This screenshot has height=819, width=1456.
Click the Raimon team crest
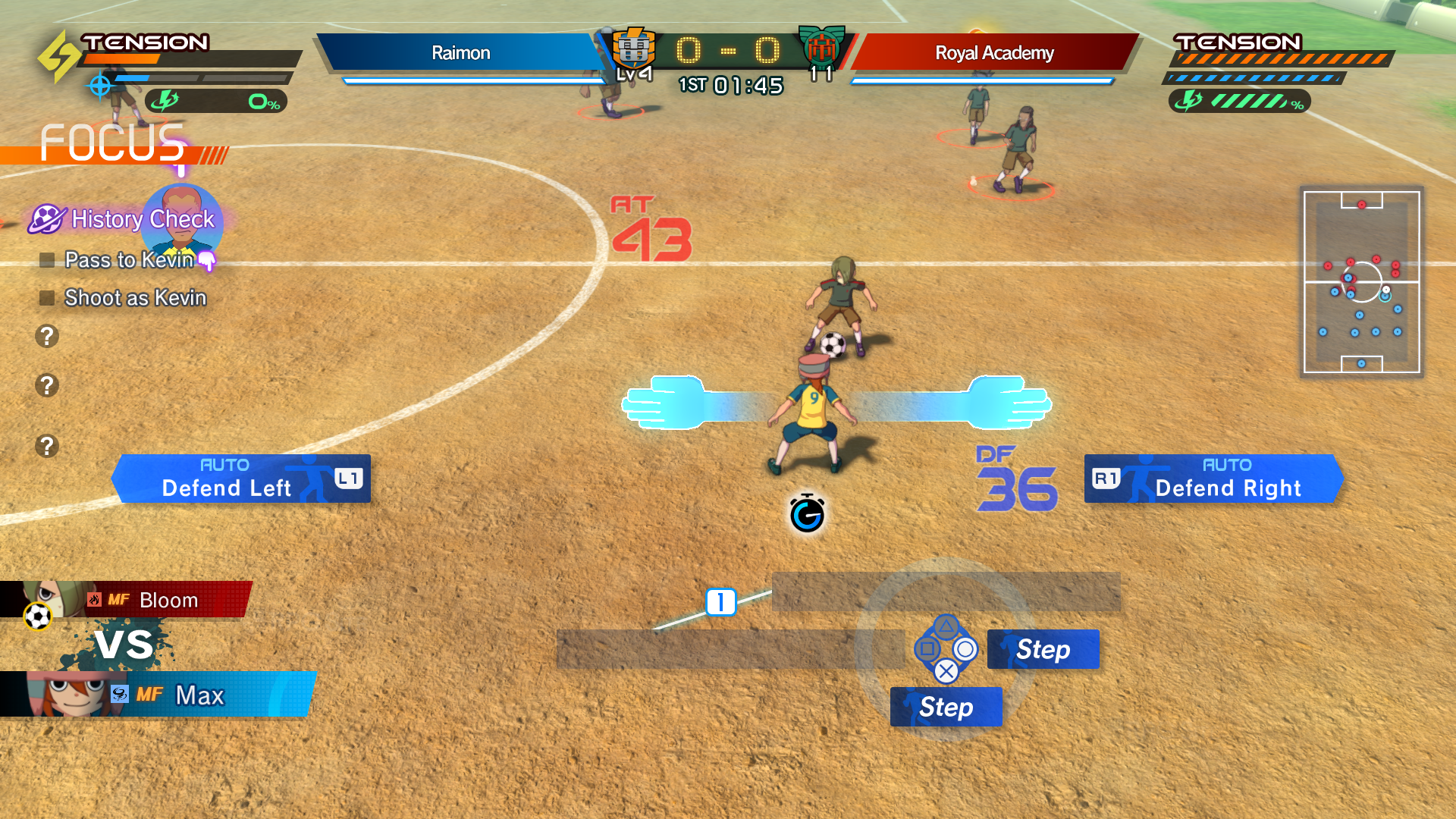point(632,49)
